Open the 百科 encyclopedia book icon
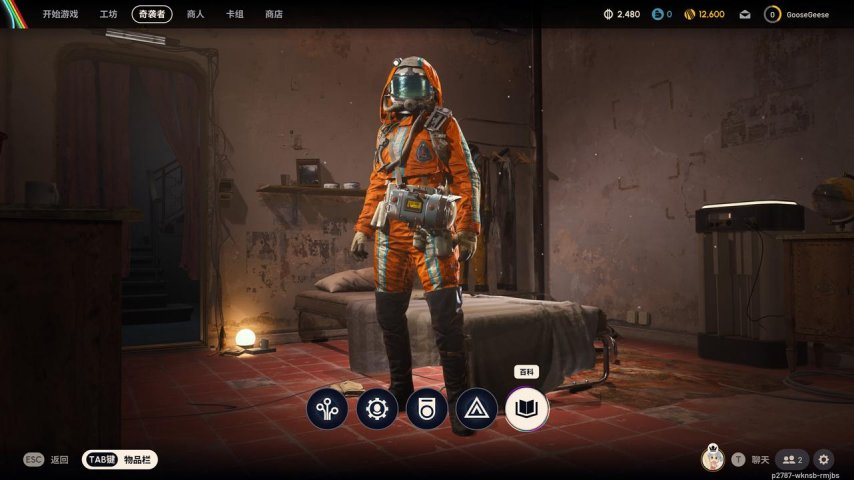Viewport: 854px width, 480px height. point(527,409)
